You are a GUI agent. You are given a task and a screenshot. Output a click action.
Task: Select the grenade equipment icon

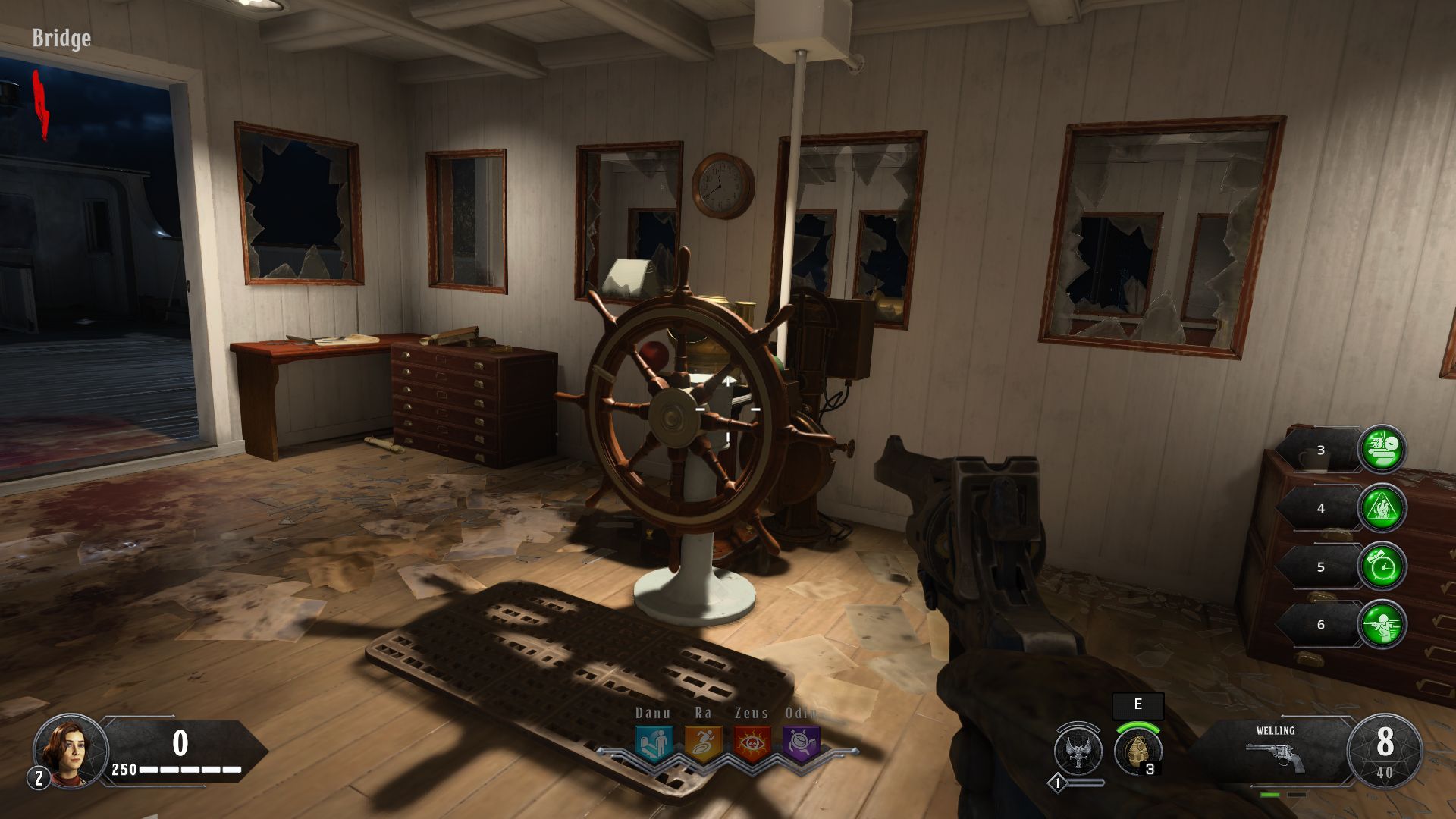(x=1137, y=751)
